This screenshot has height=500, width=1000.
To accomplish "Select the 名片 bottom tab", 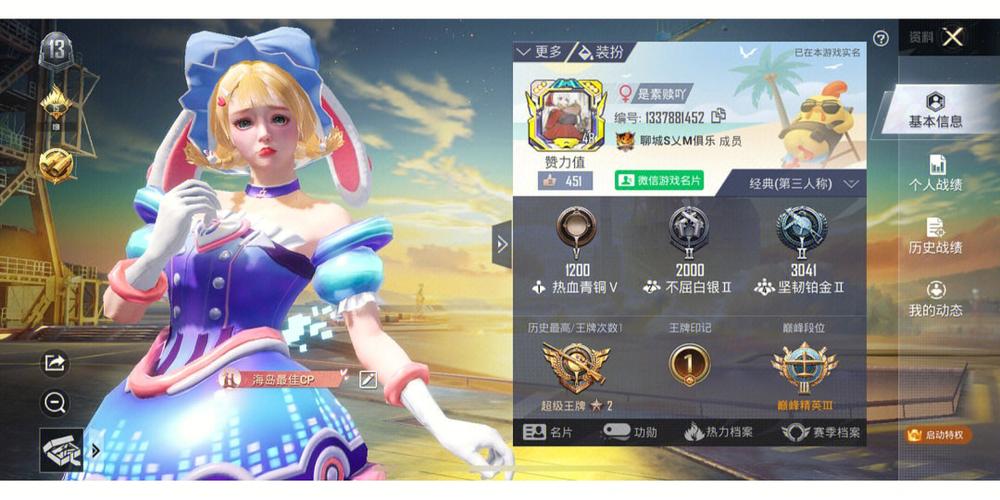I will (548, 433).
